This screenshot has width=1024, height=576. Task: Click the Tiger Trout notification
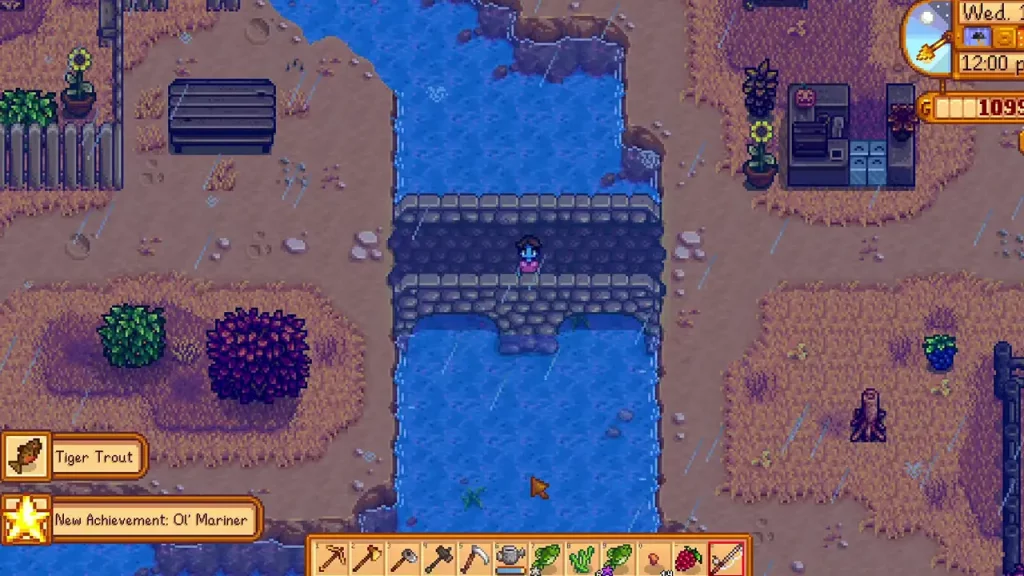(75, 457)
